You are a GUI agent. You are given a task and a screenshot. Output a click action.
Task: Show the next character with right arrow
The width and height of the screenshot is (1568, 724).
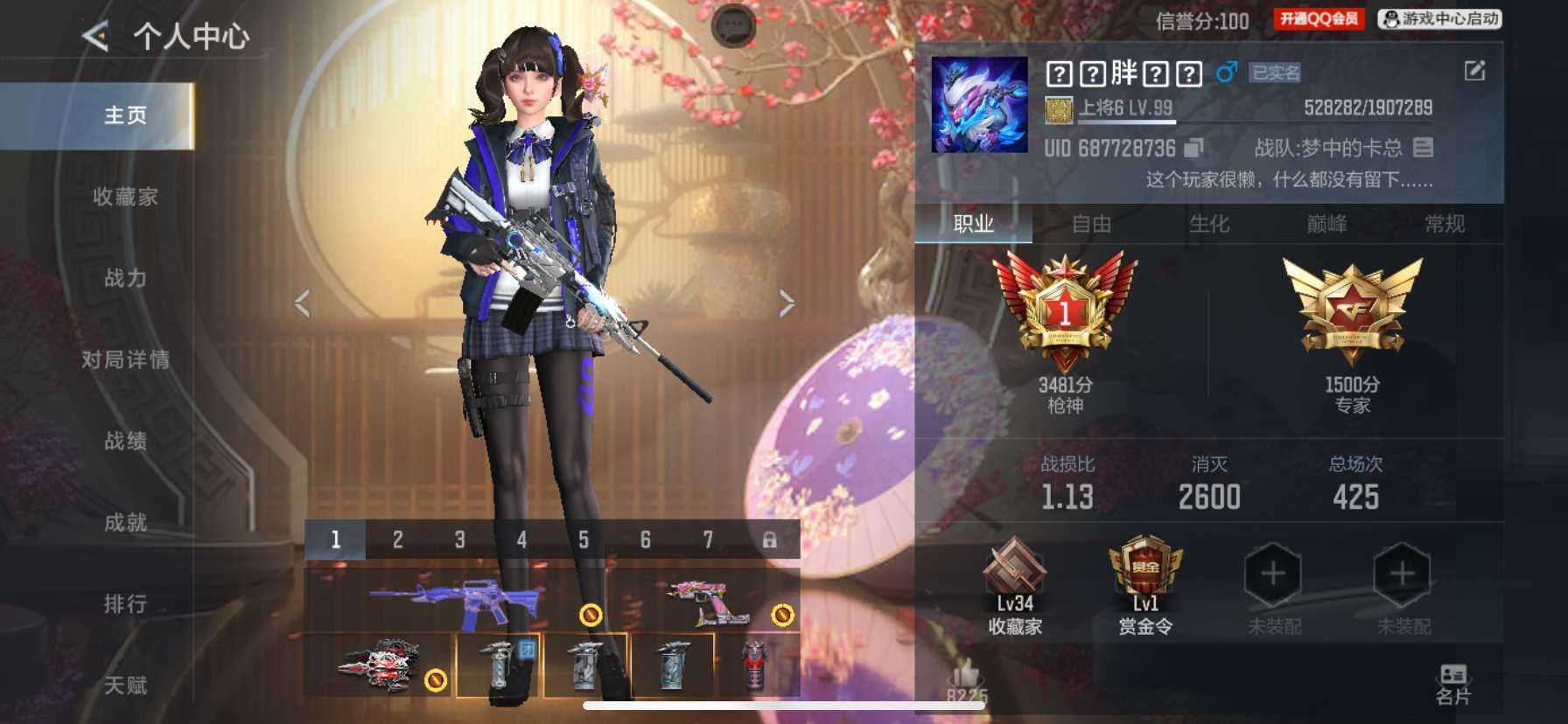[787, 303]
